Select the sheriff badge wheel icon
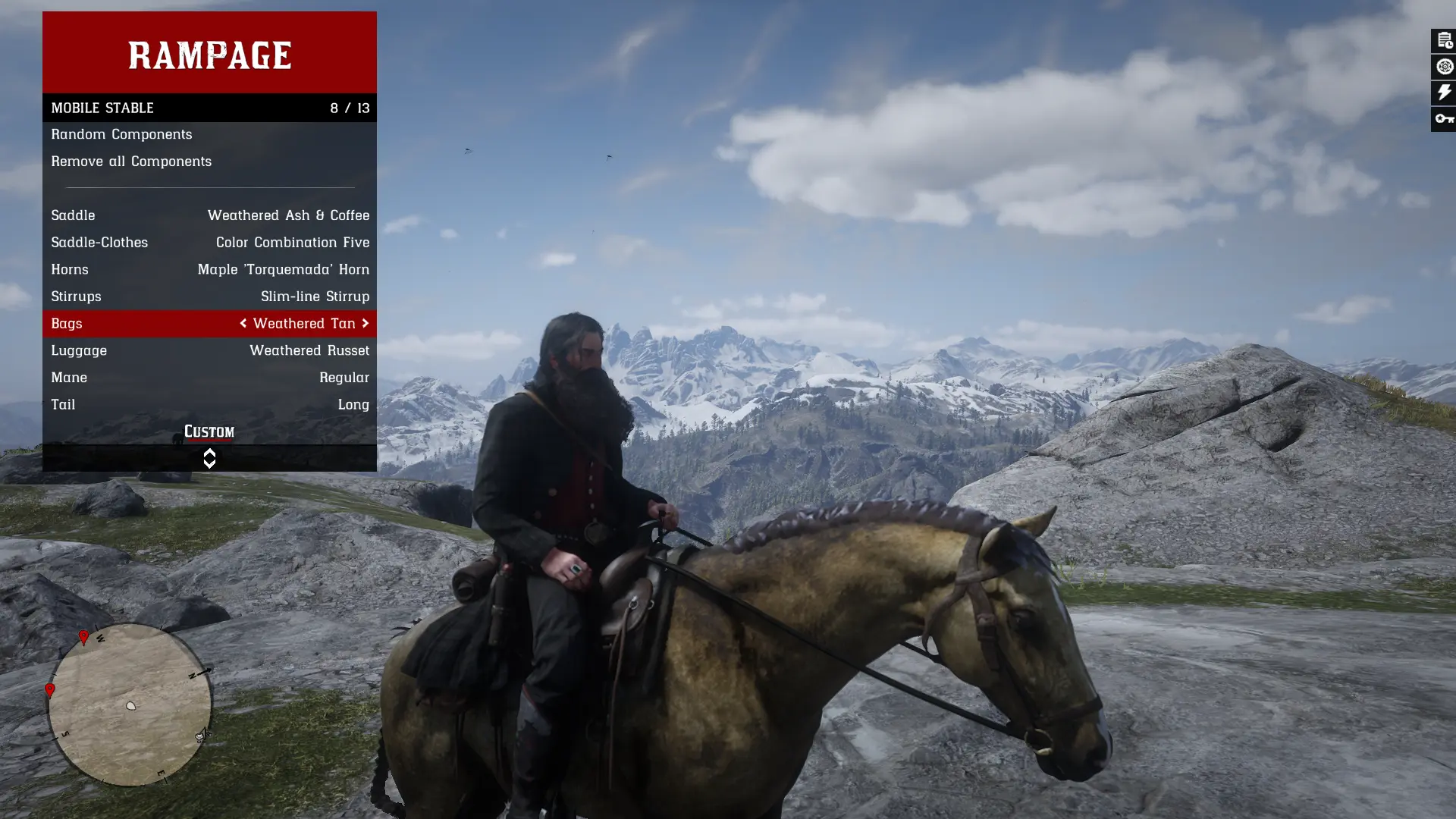The image size is (1456, 819). pos(1444,66)
